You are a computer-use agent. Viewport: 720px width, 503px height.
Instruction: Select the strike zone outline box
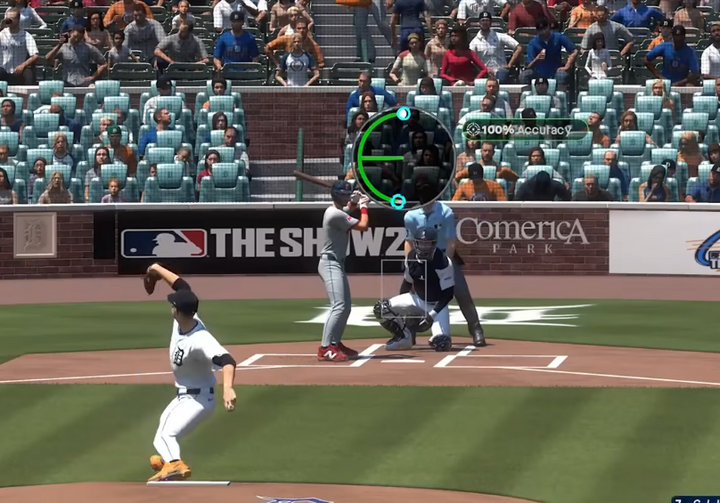point(404,287)
